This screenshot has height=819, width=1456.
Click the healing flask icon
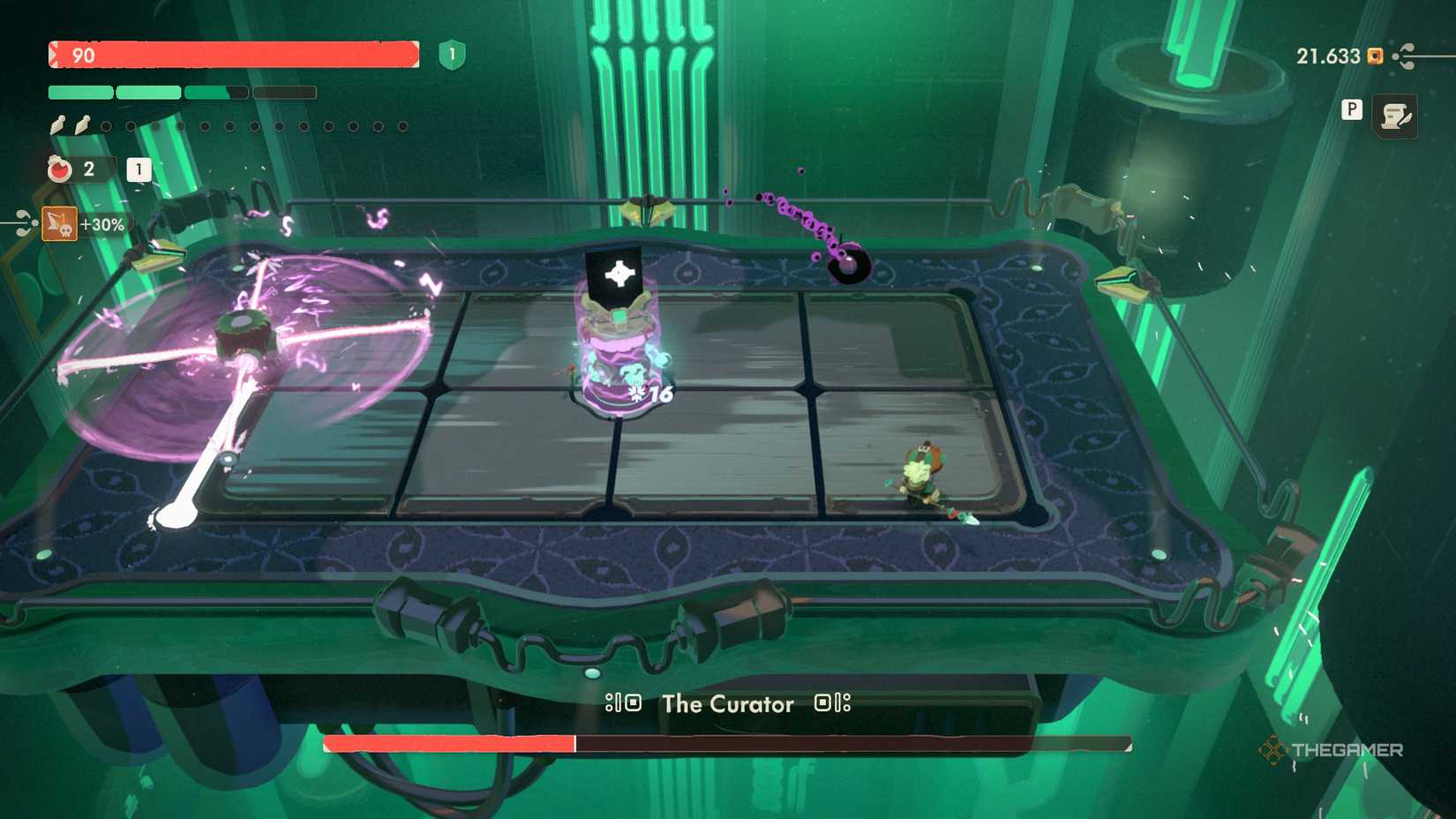tap(60, 169)
